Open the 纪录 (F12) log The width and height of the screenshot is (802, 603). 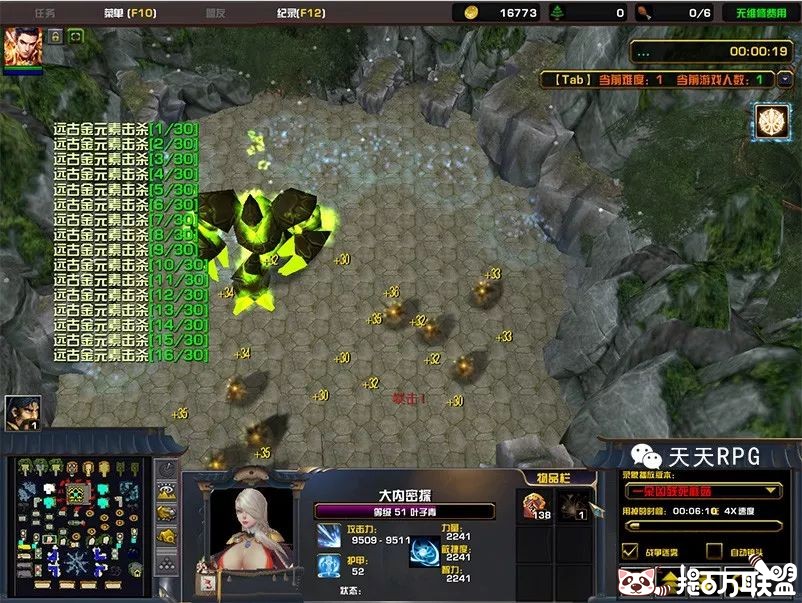pyautogui.click(x=300, y=13)
